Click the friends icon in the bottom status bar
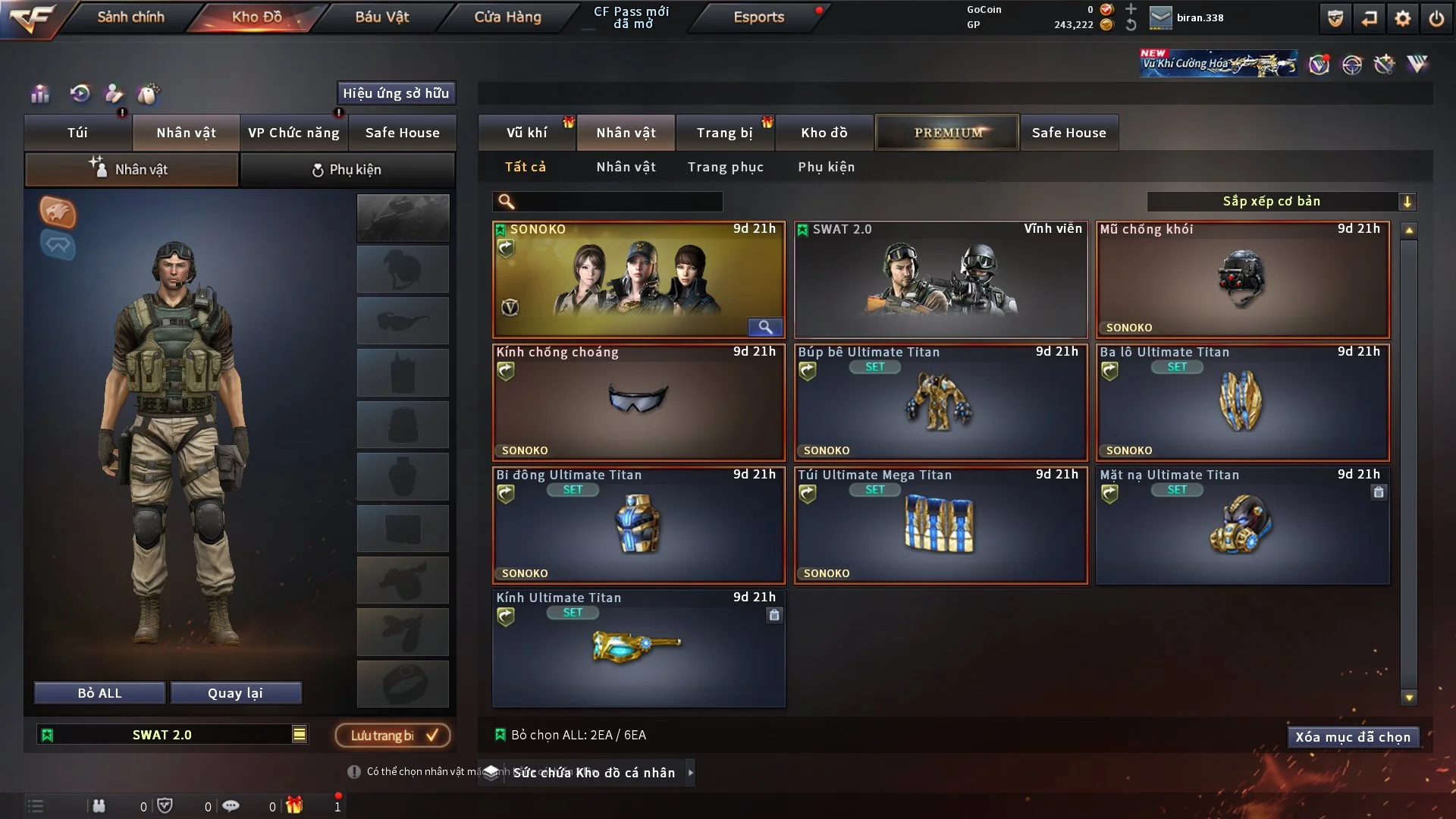The width and height of the screenshot is (1456, 819). (99, 806)
